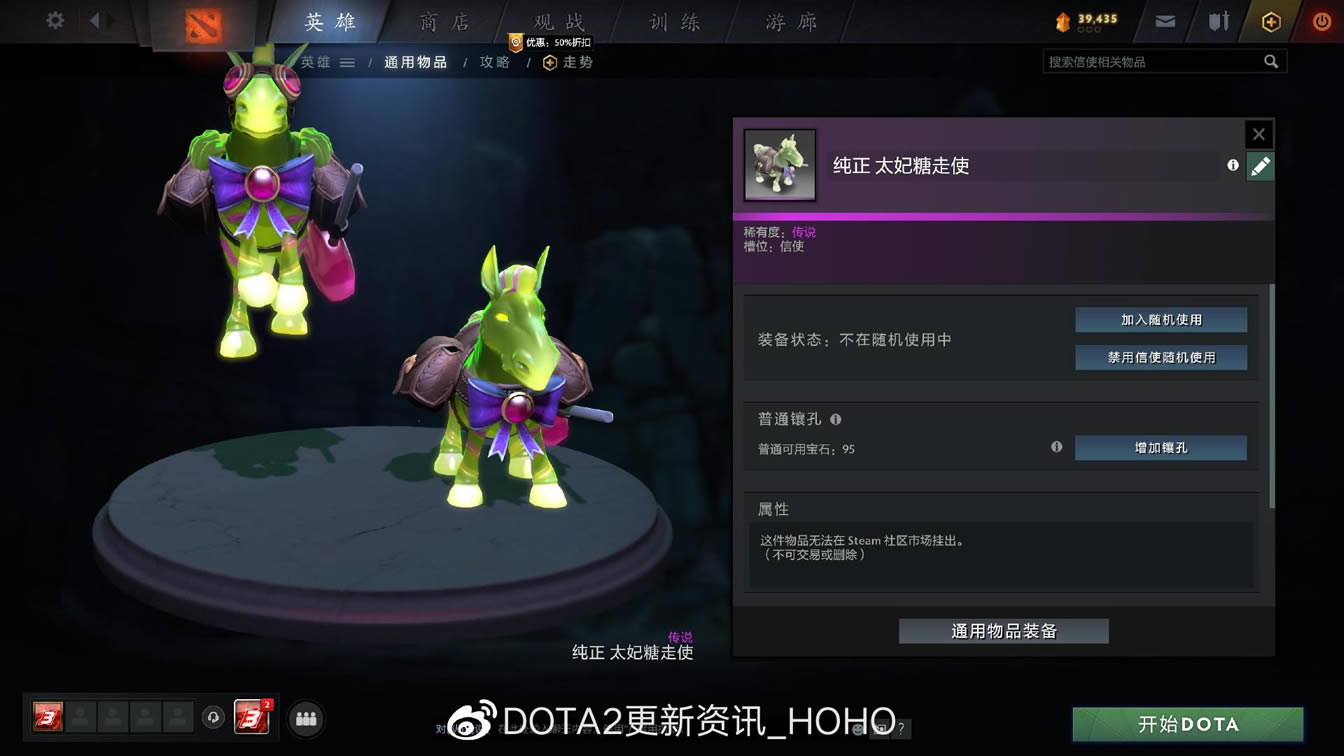The height and width of the screenshot is (756, 1344).
Task: Open the Dota Plus hexagon icon
Action: click(1270, 19)
